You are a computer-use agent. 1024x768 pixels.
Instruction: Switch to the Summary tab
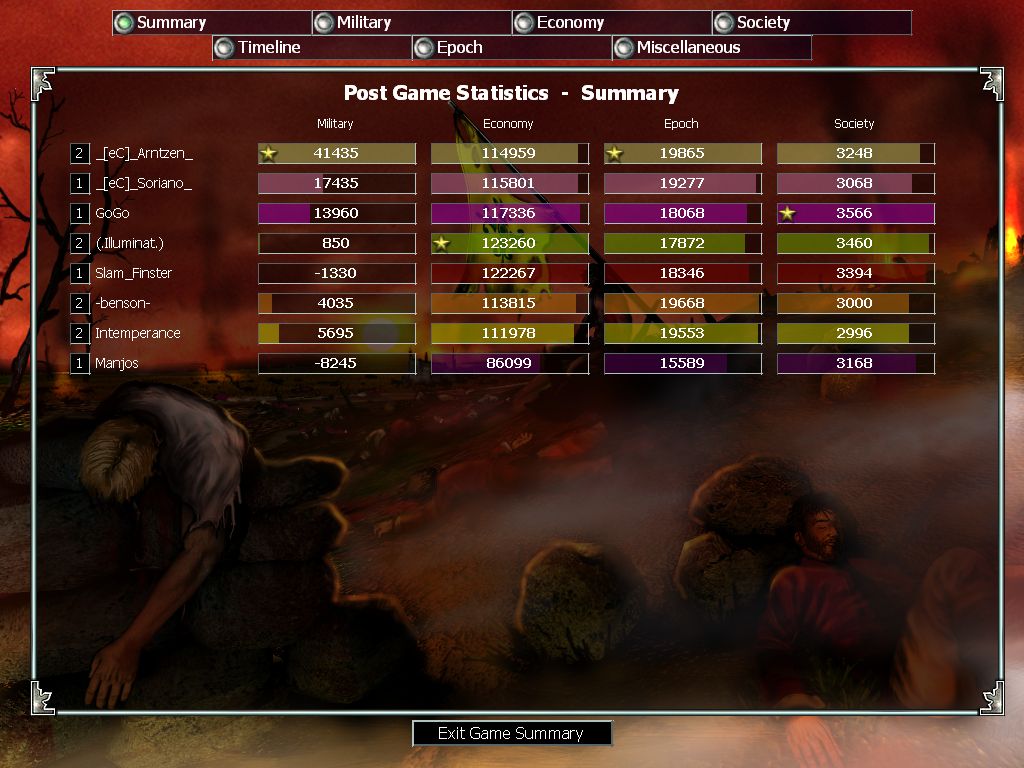coord(211,22)
